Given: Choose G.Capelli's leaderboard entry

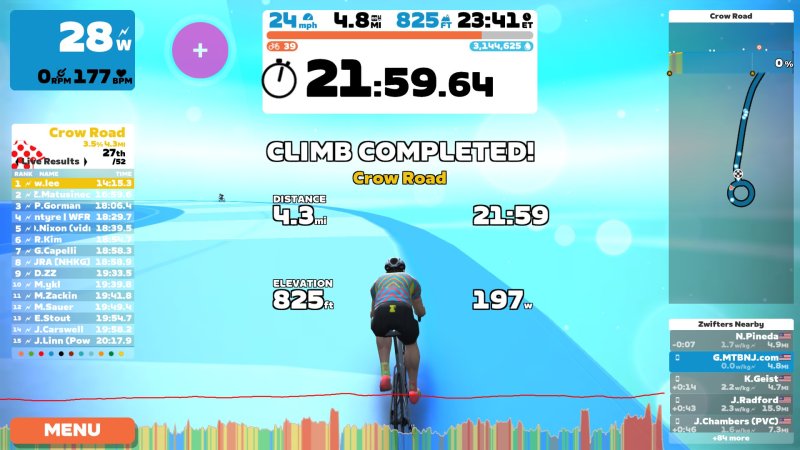Looking at the screenshot, I should pos(73,250).
